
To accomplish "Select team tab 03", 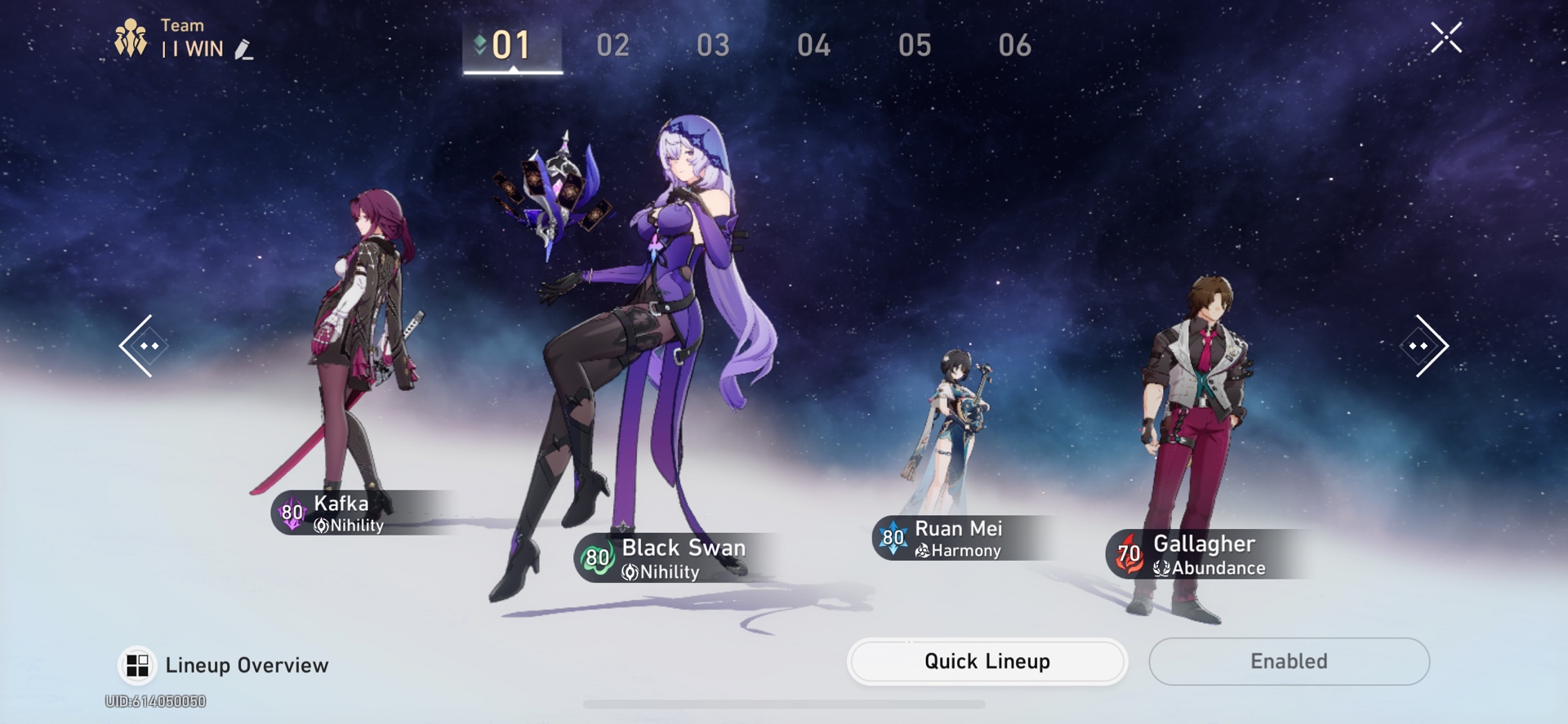I will point(712,47).
